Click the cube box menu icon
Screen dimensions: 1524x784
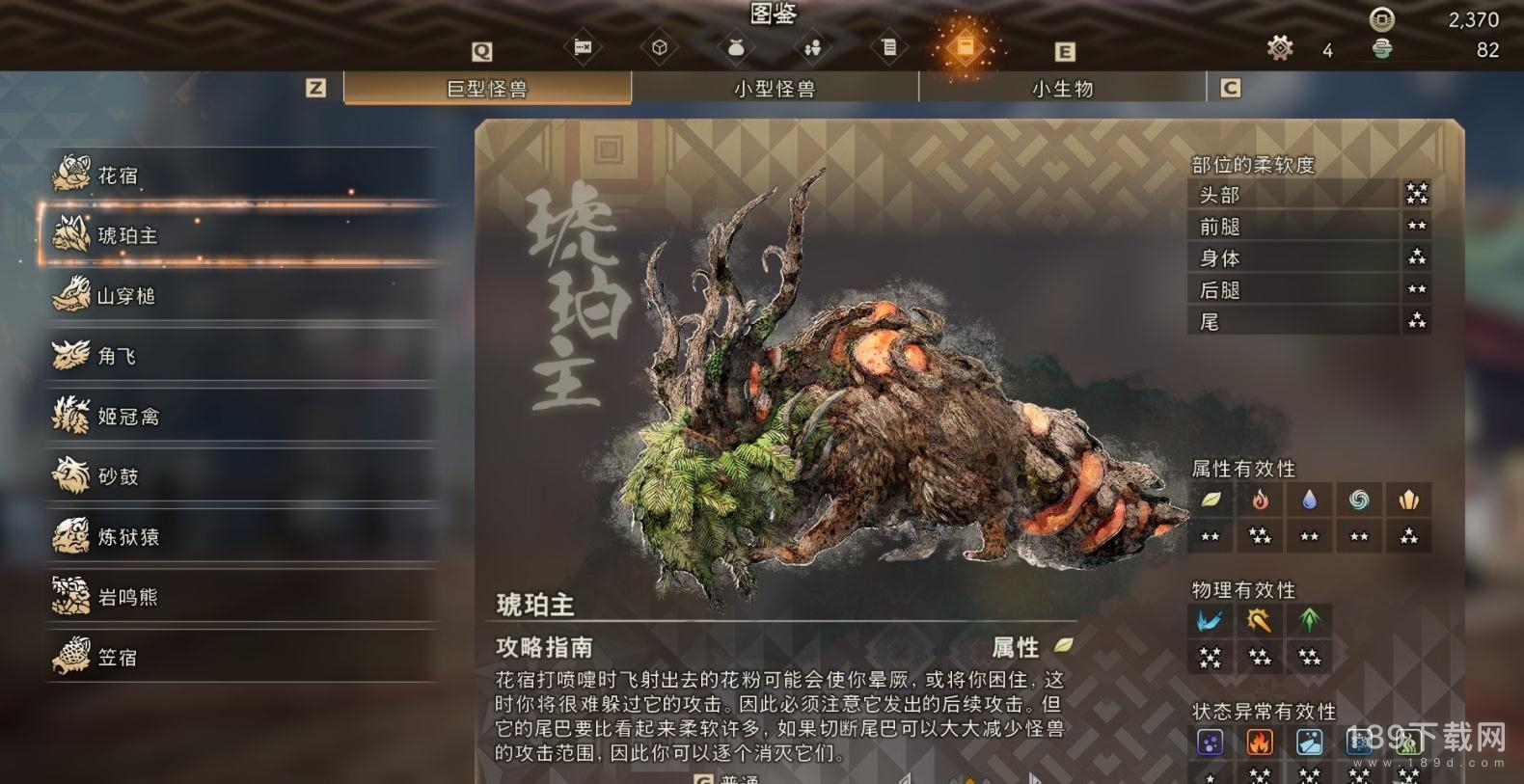(660, 47)
